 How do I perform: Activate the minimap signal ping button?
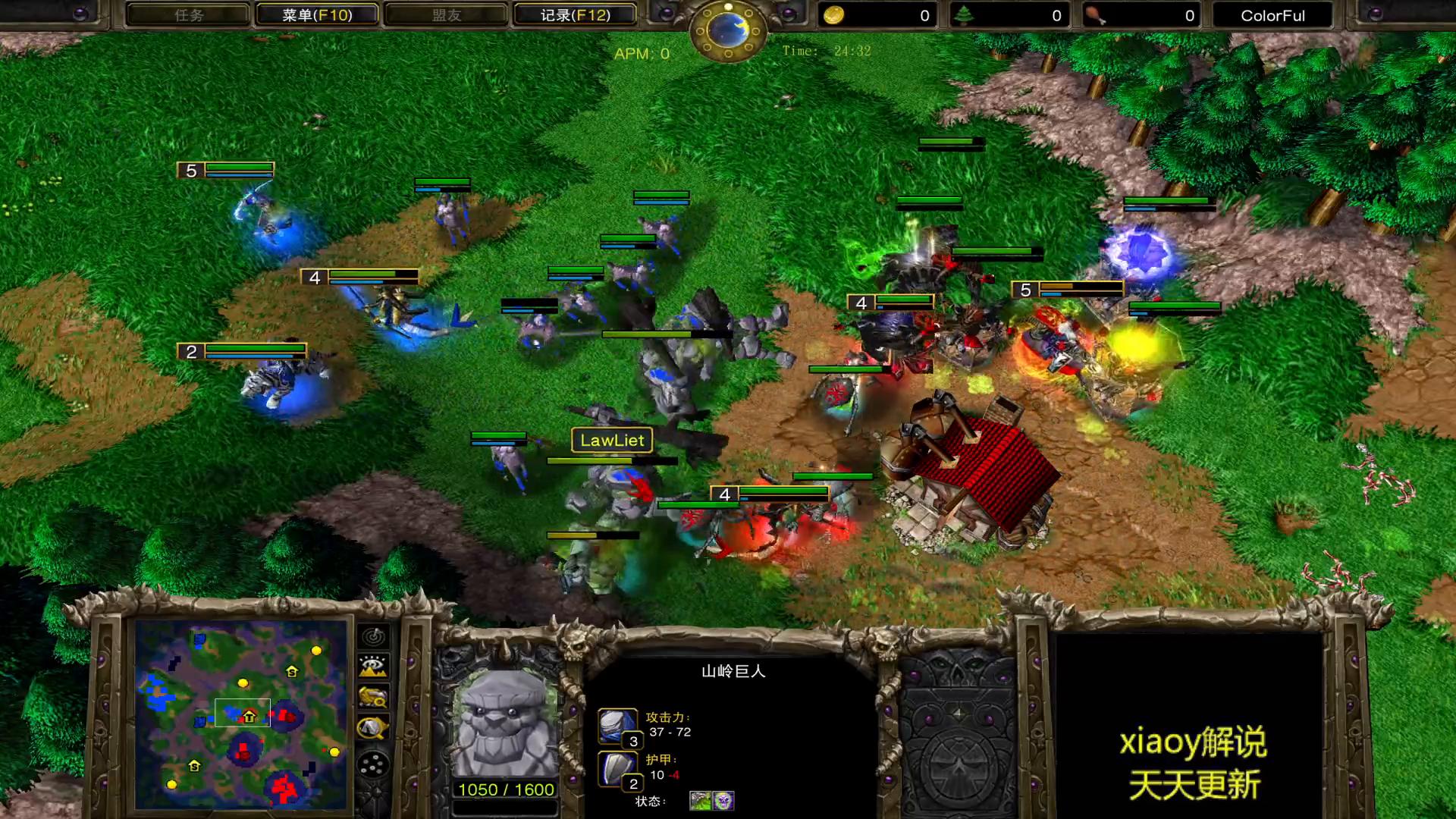[x=373, y=636]
